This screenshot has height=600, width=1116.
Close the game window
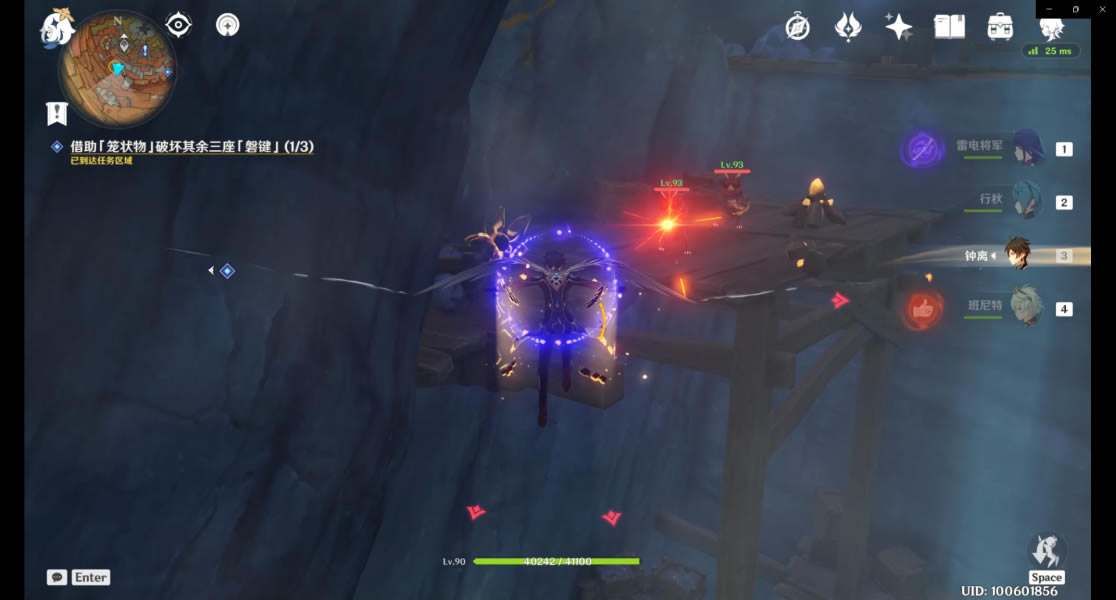pyautogui.click(x=1102, y=9)
